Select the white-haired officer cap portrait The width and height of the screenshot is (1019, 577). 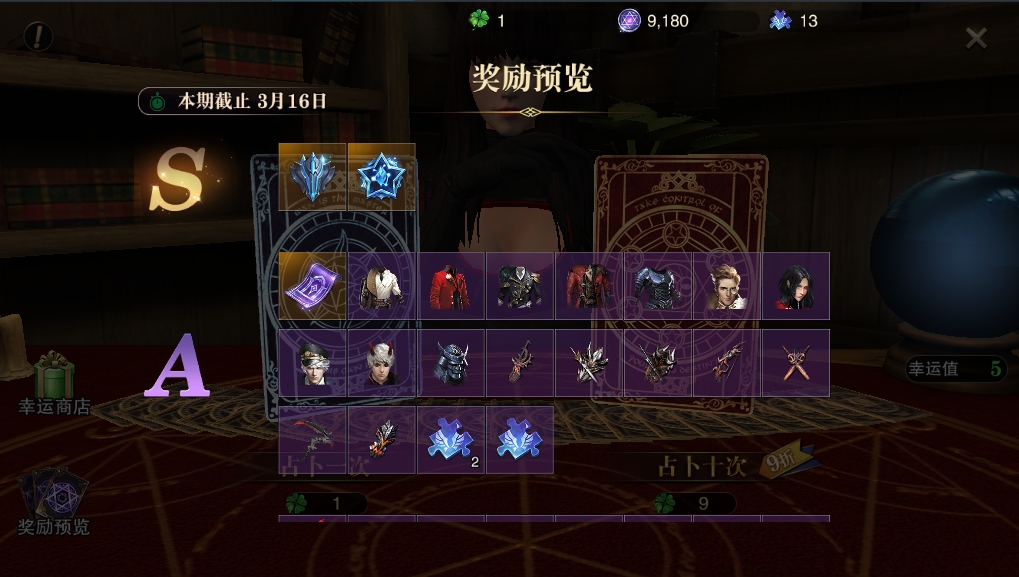tap(312, 363)
